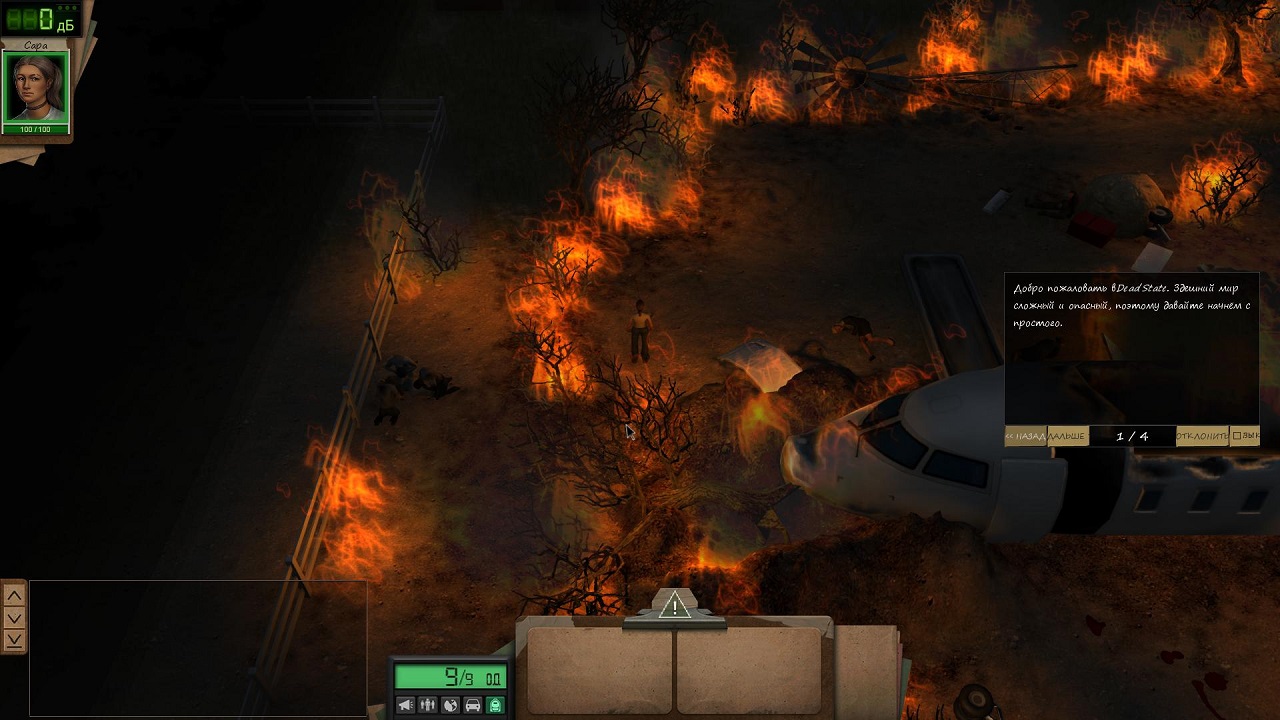
Task: Jump to the bottom of the message log
Action: click(x=14, y=640)
